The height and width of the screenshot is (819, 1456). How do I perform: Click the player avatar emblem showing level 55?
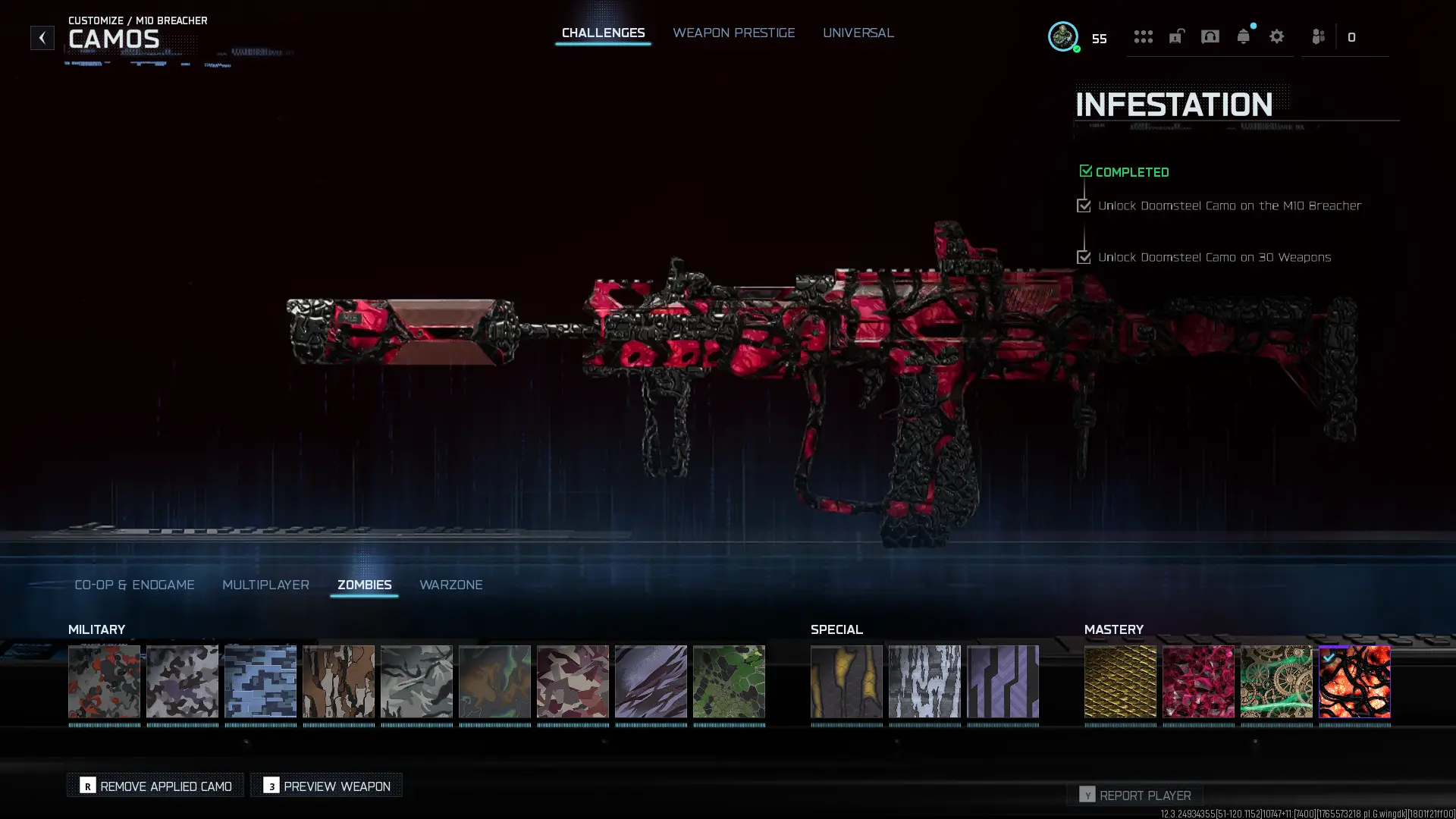click(x=1064, y=36)
